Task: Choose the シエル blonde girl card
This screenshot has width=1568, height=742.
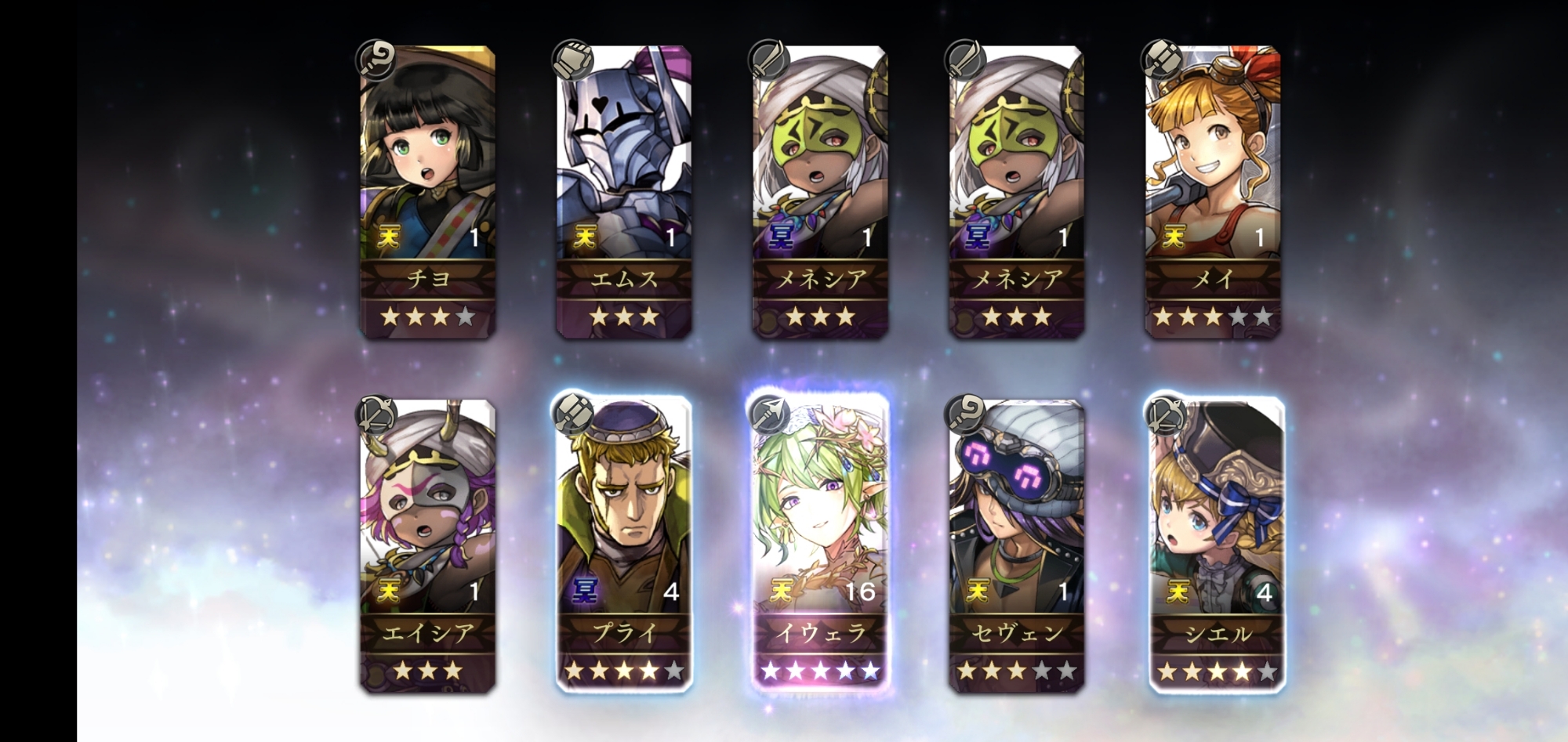Action: [1216, 546]
